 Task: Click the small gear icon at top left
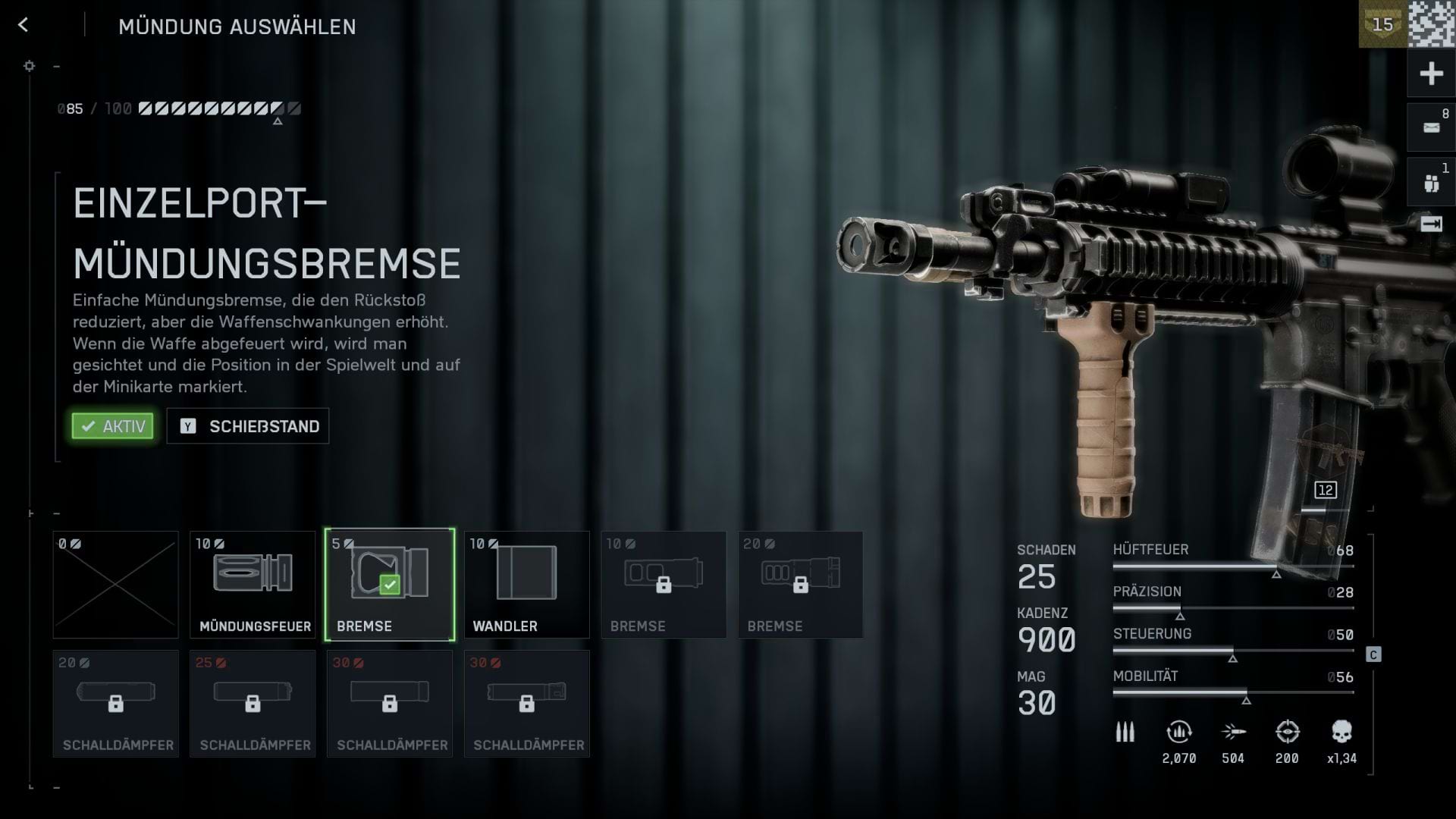coord(30,66)
